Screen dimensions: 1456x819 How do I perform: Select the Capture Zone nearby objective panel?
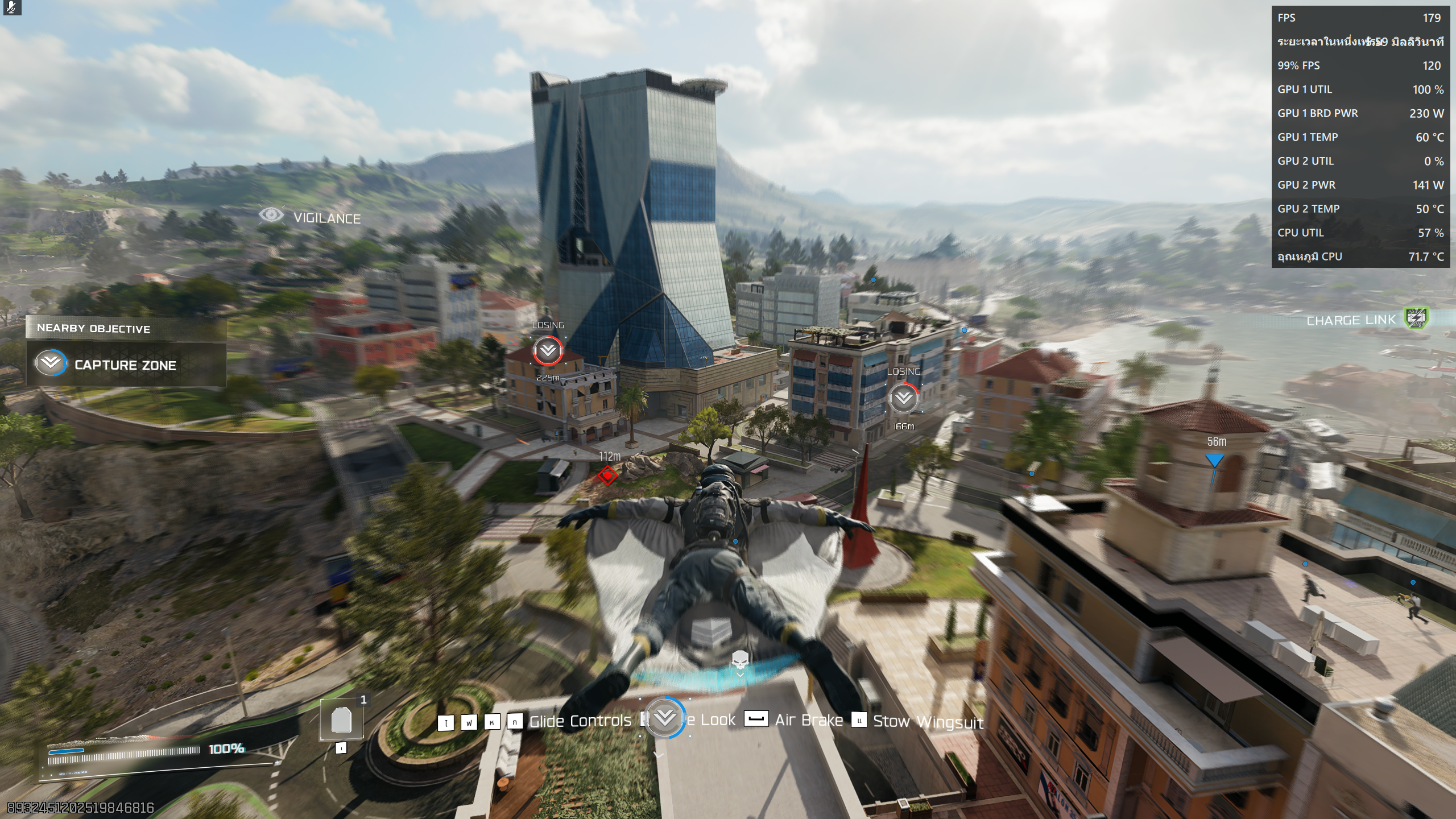pos(126,365)
